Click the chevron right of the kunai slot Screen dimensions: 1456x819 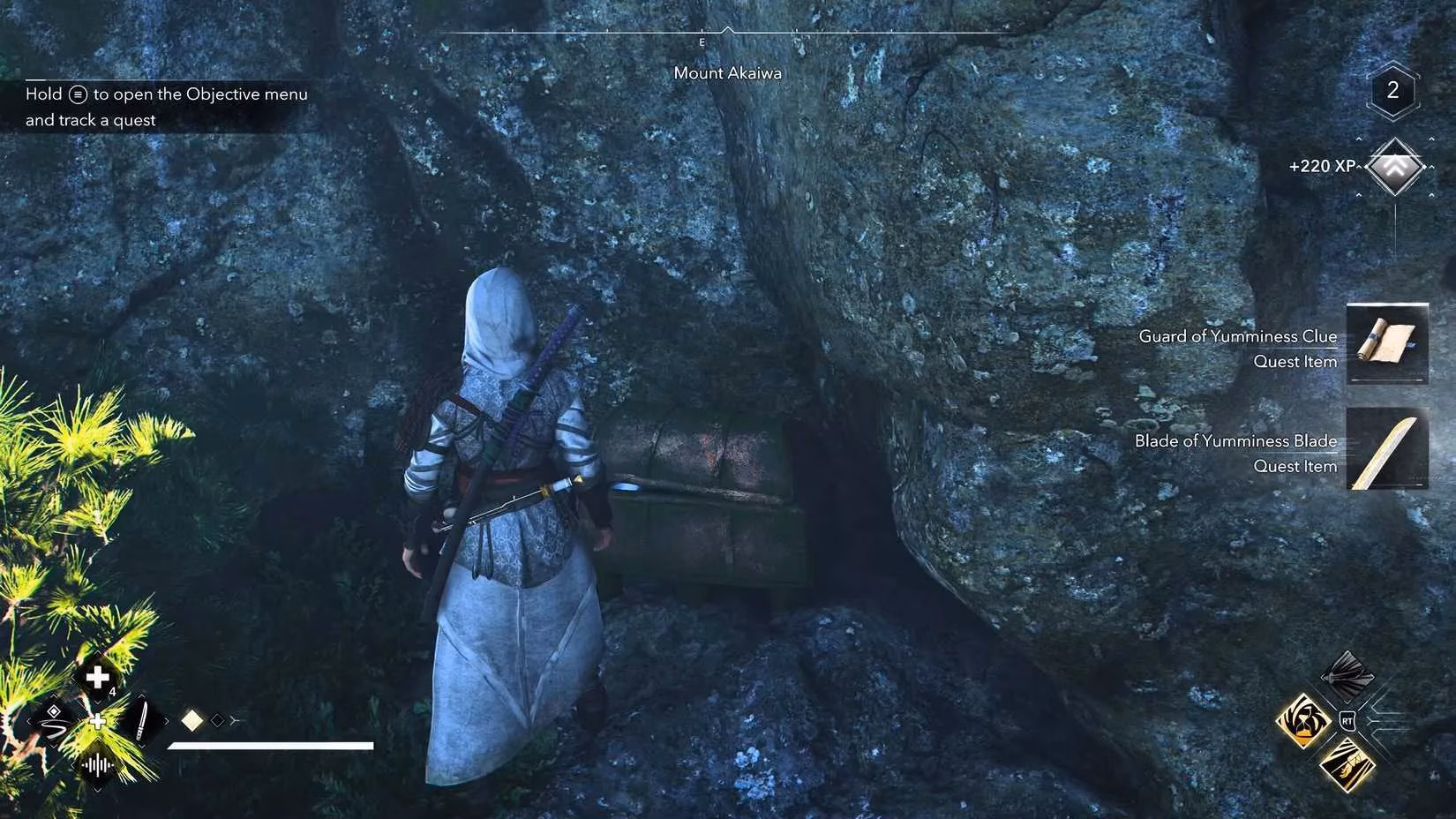[x=167, y=721]
